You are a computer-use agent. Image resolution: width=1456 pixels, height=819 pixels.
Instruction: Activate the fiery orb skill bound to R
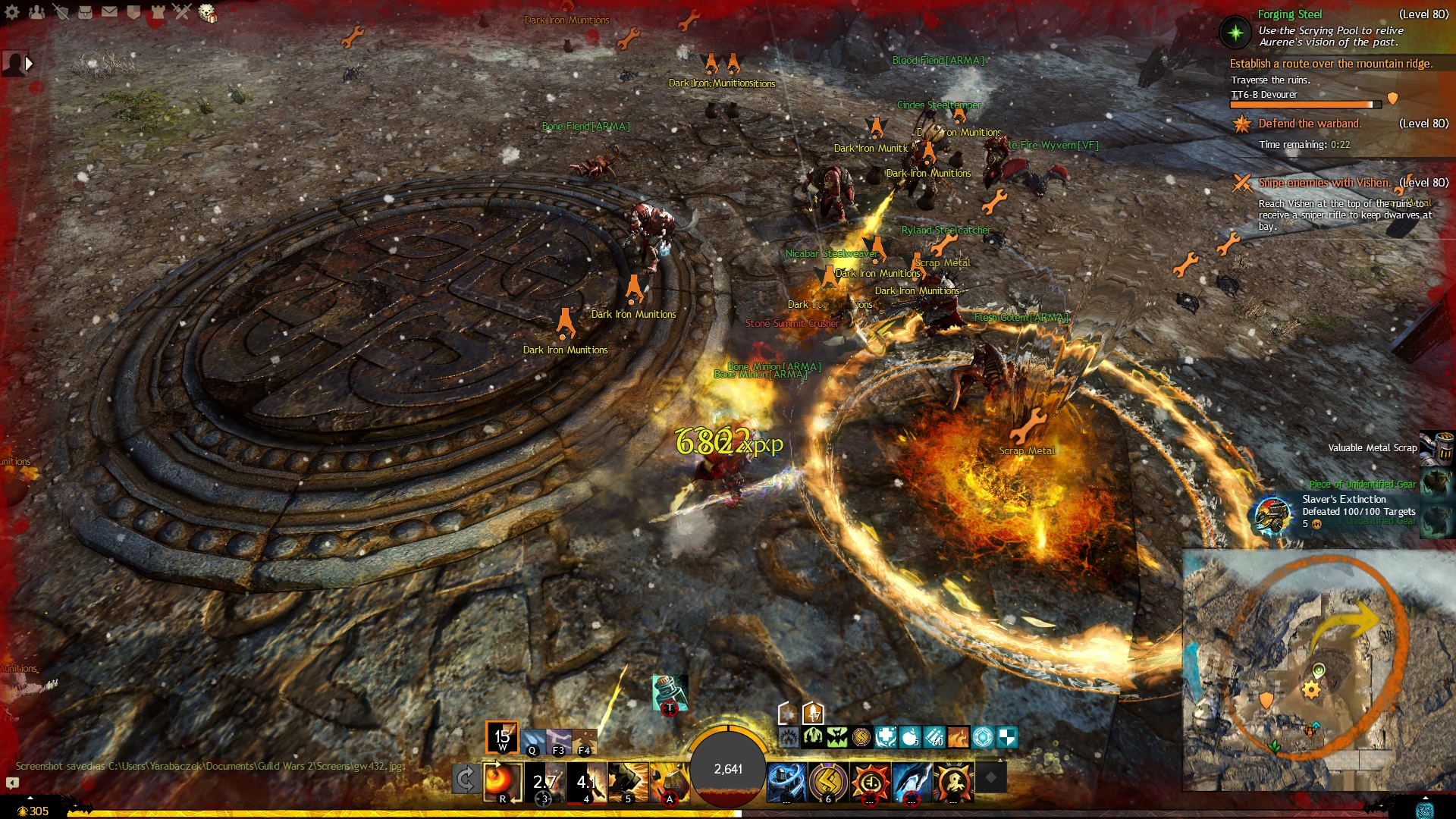click(502, 781)
